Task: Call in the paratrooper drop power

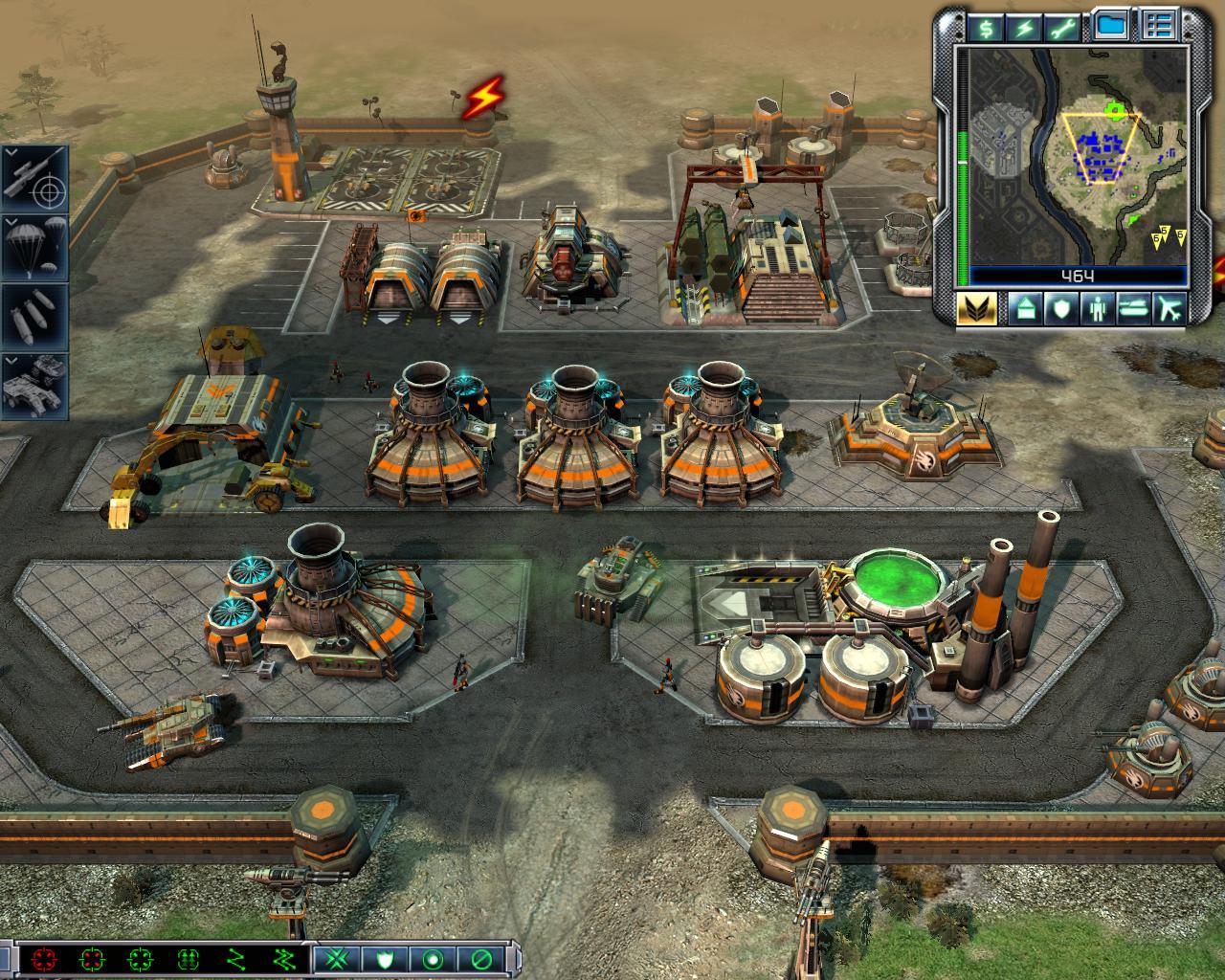Action: click(x=34, y=247)
